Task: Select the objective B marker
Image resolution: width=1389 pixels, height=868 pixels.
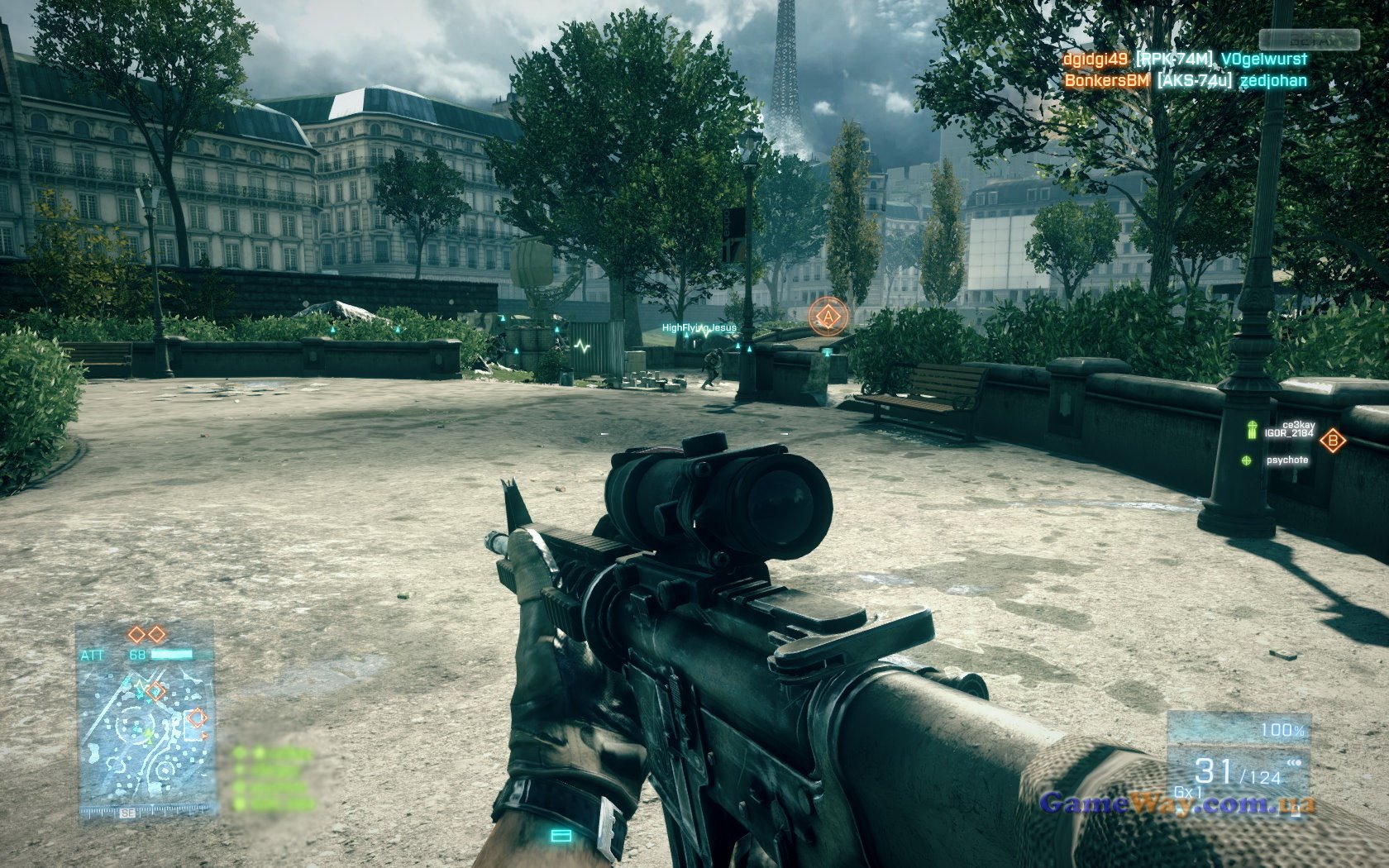Action: coord(1332,441)
